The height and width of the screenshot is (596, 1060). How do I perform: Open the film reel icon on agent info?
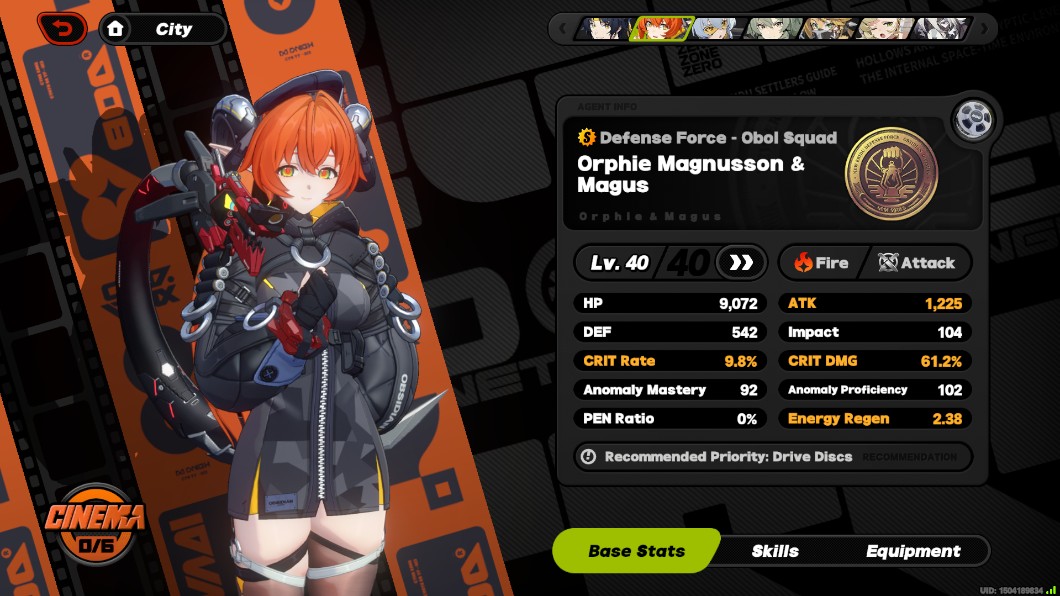coord(969,120)
